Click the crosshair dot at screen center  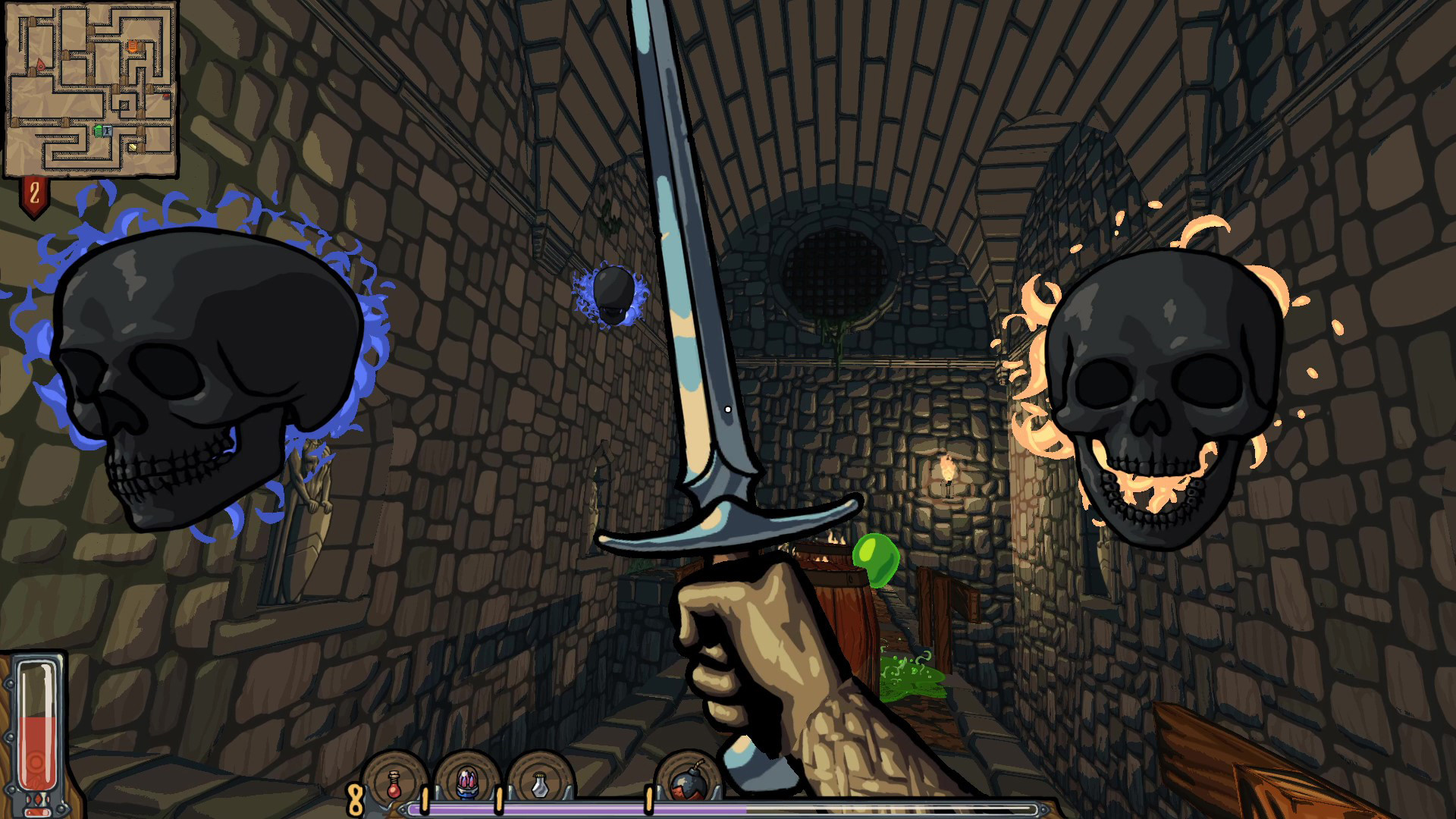[728, 409]
